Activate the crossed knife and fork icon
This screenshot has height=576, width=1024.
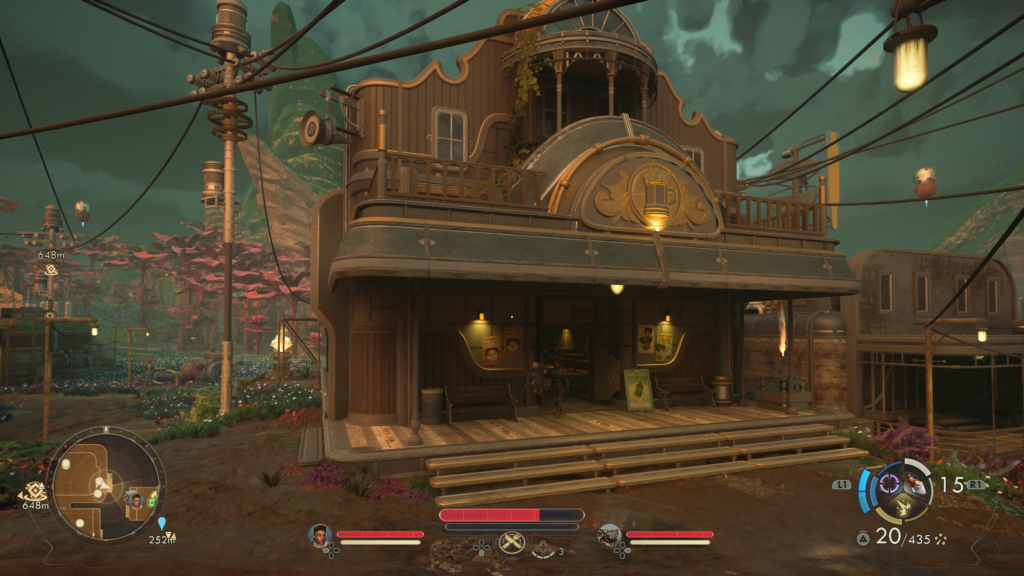[x=512, y=543]
